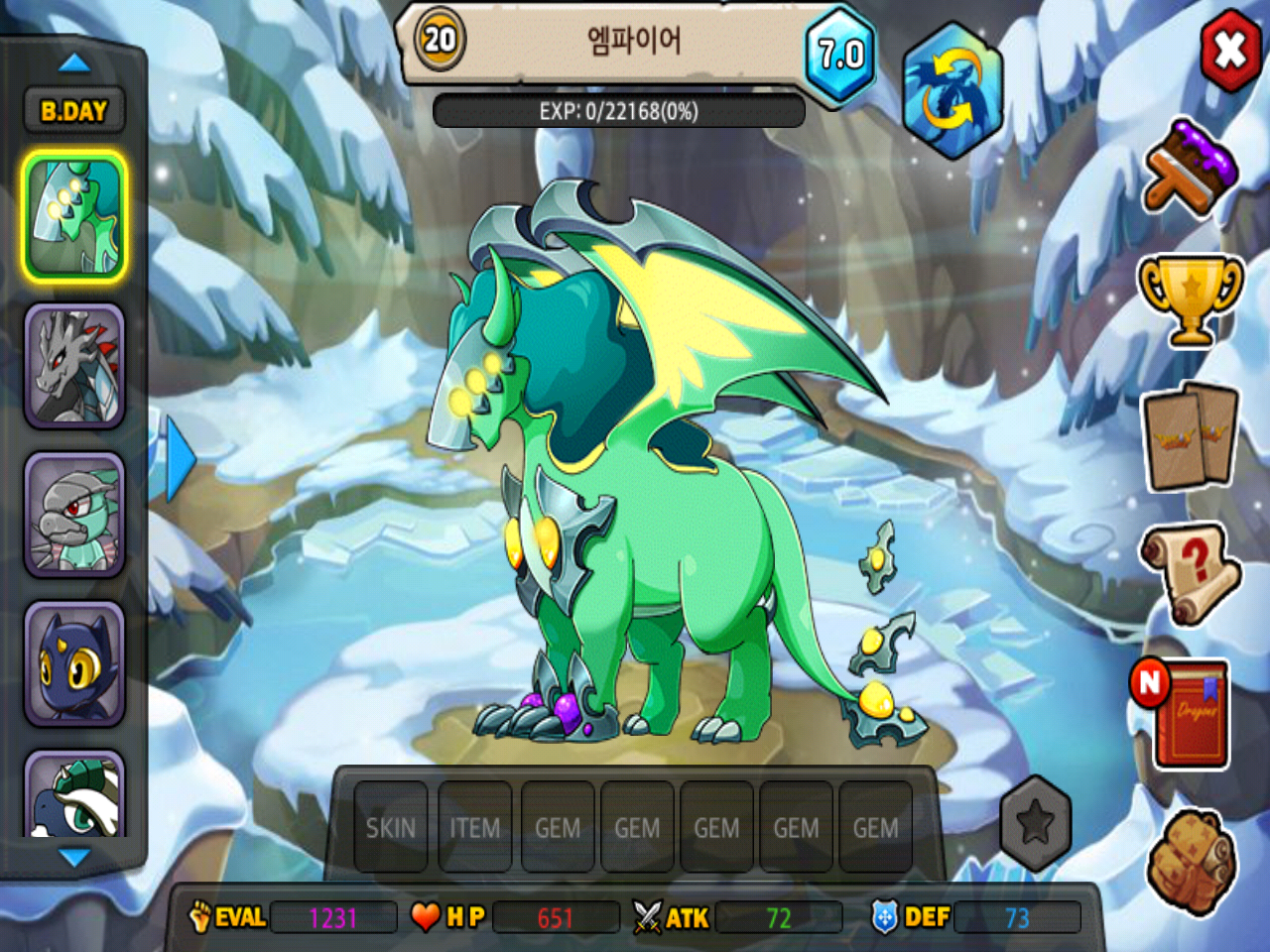Screen dimensions: 1270x952
Task: Choose the gray red-eyed dragon thumbnail
Action: [74, 366]
